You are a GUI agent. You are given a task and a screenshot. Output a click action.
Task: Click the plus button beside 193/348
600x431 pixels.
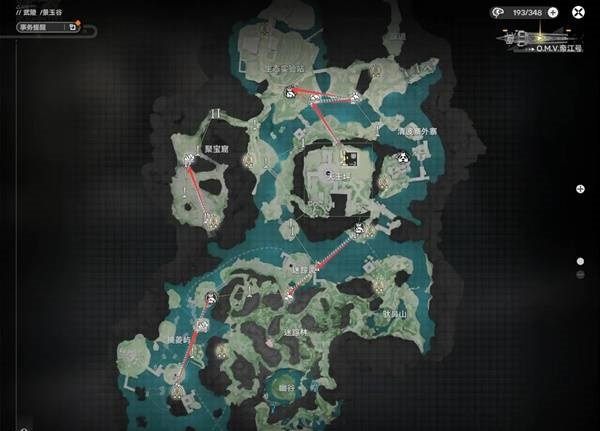552,13
